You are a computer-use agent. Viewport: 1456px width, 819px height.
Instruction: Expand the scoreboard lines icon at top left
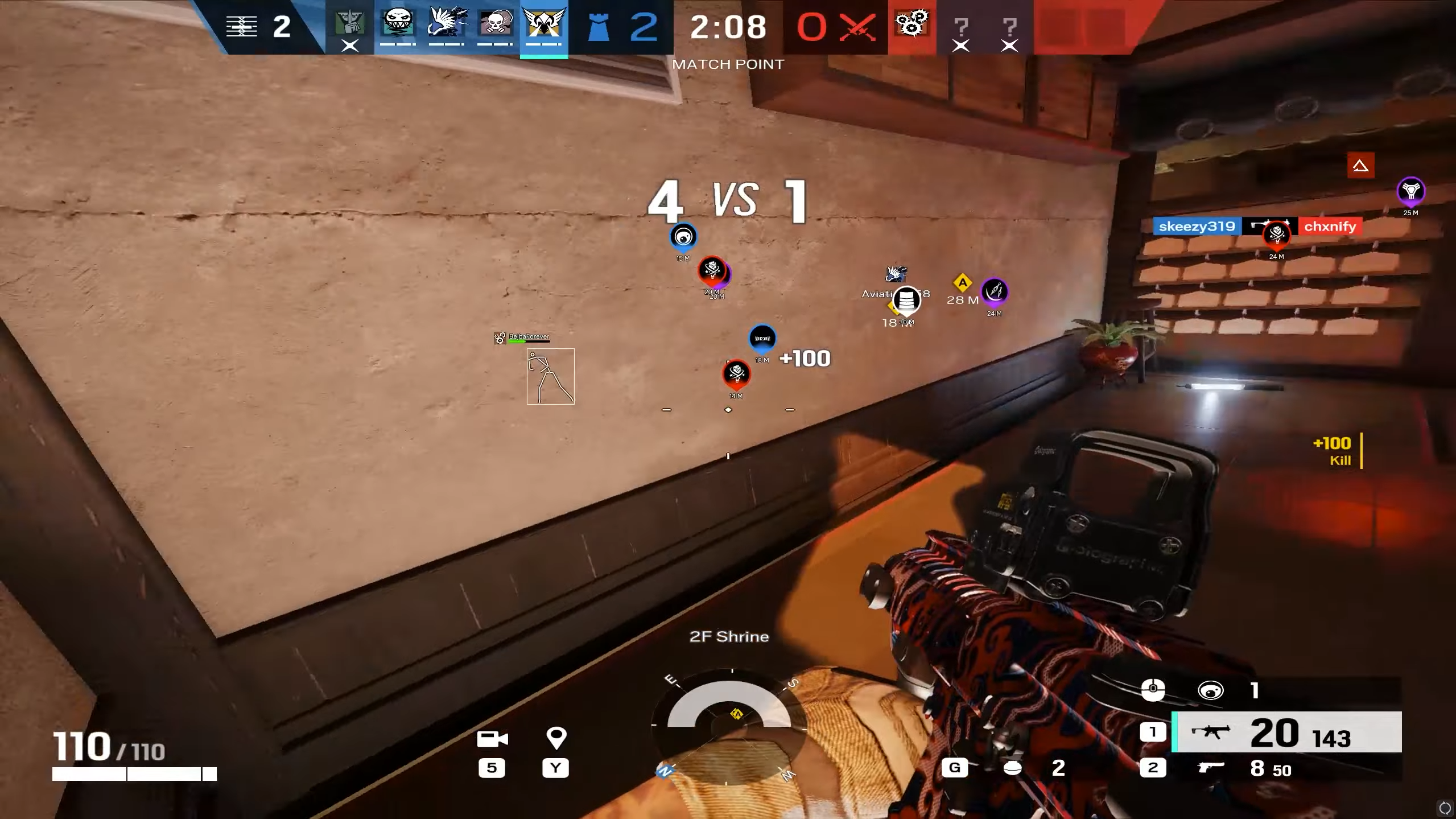[242, 26]
